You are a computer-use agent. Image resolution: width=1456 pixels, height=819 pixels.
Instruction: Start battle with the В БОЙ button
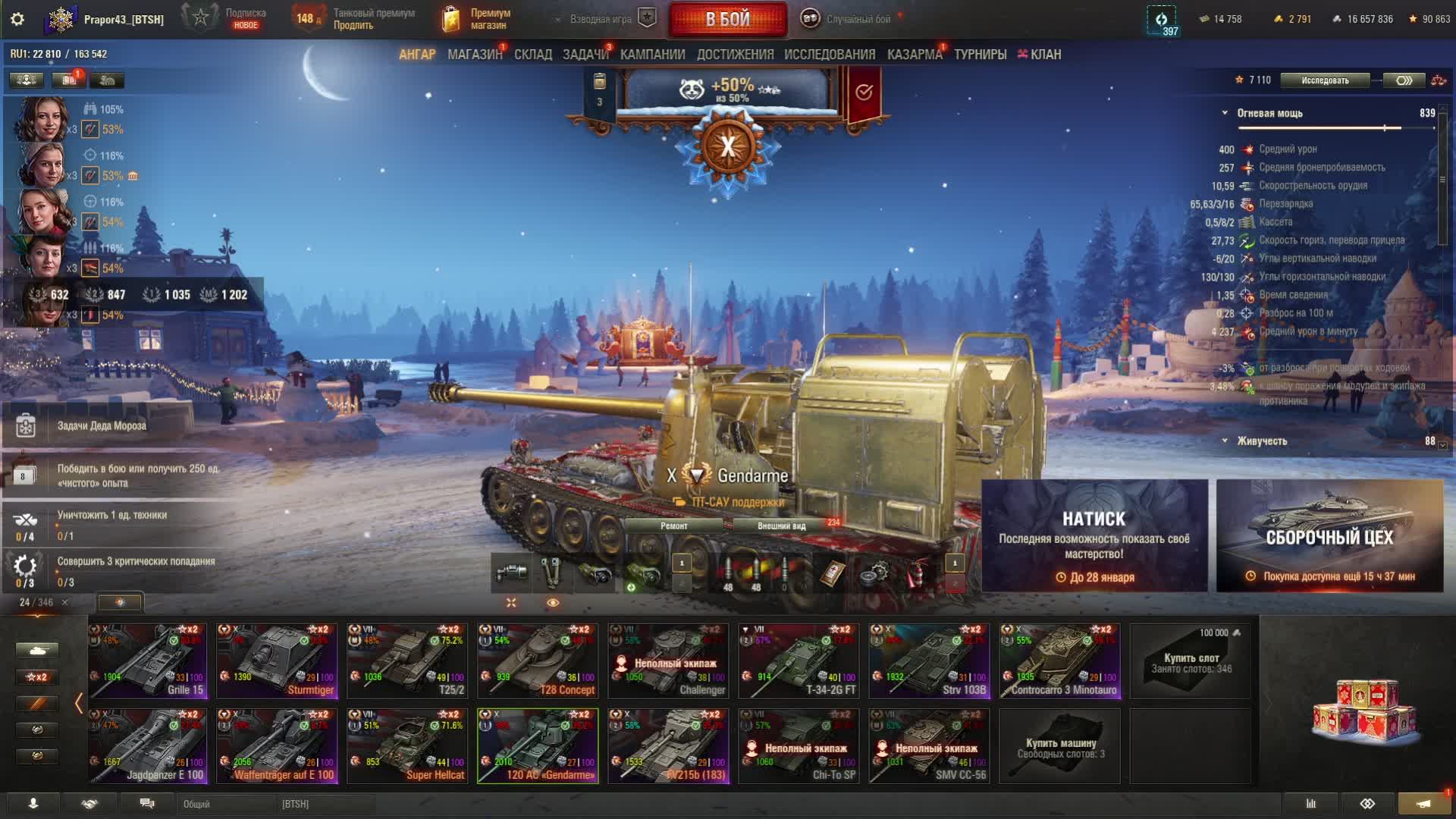[x=727, y=20]
